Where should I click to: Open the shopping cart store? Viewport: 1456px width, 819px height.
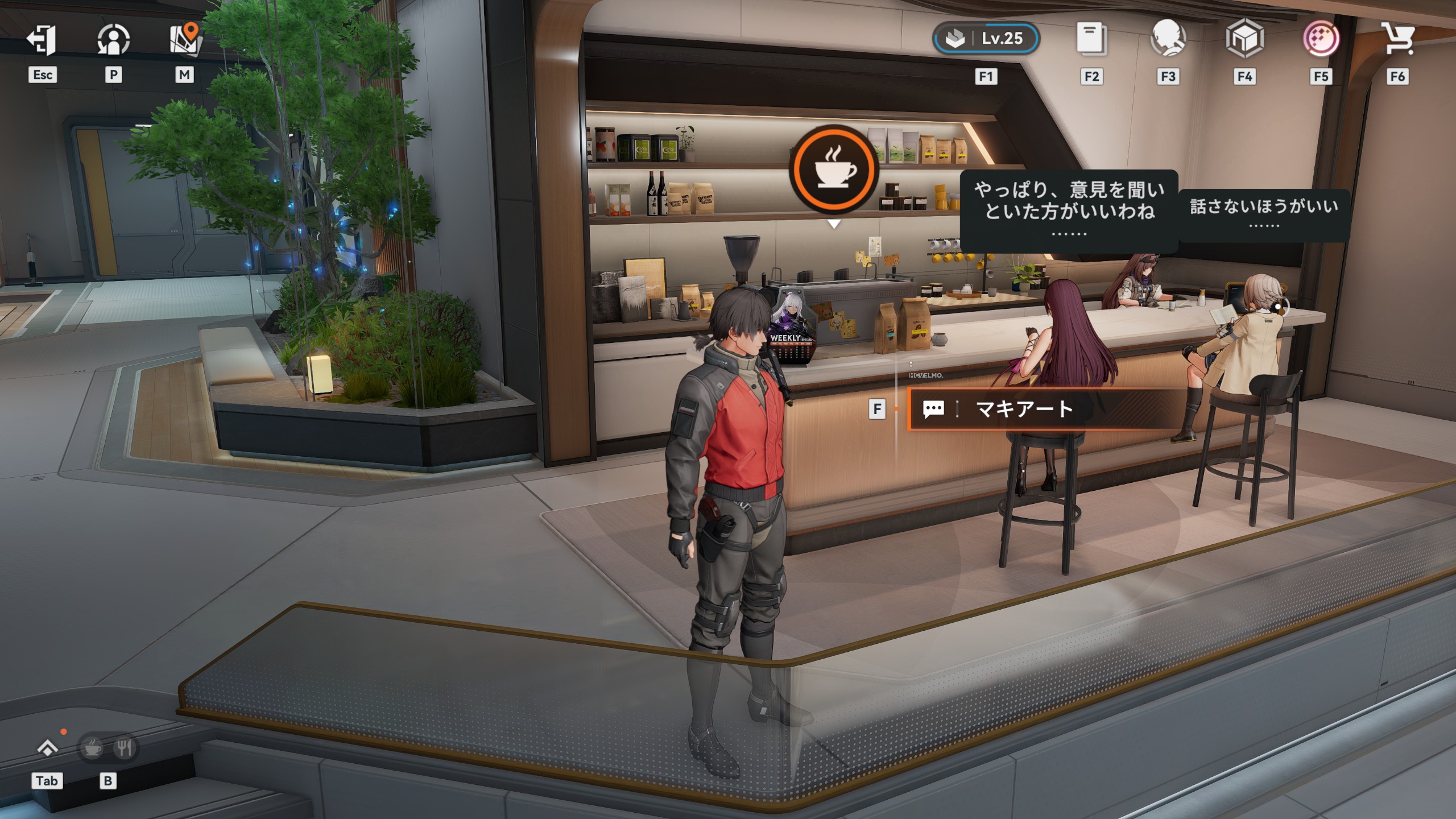click(1397, 39)
